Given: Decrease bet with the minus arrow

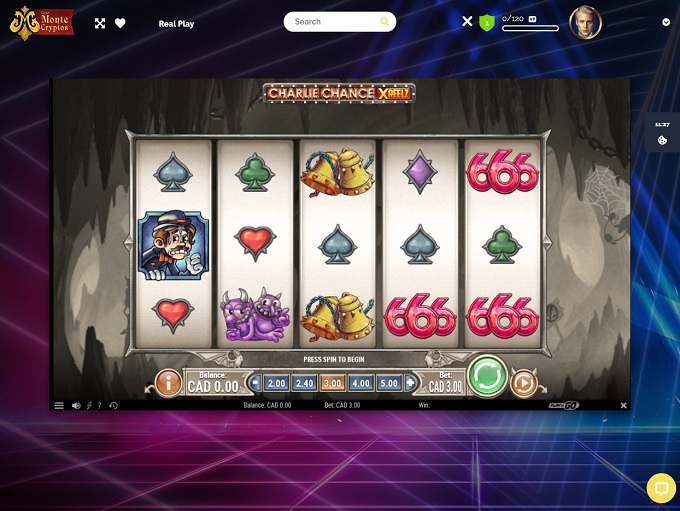Looking at the screenshot, I should tap(256, 383).
